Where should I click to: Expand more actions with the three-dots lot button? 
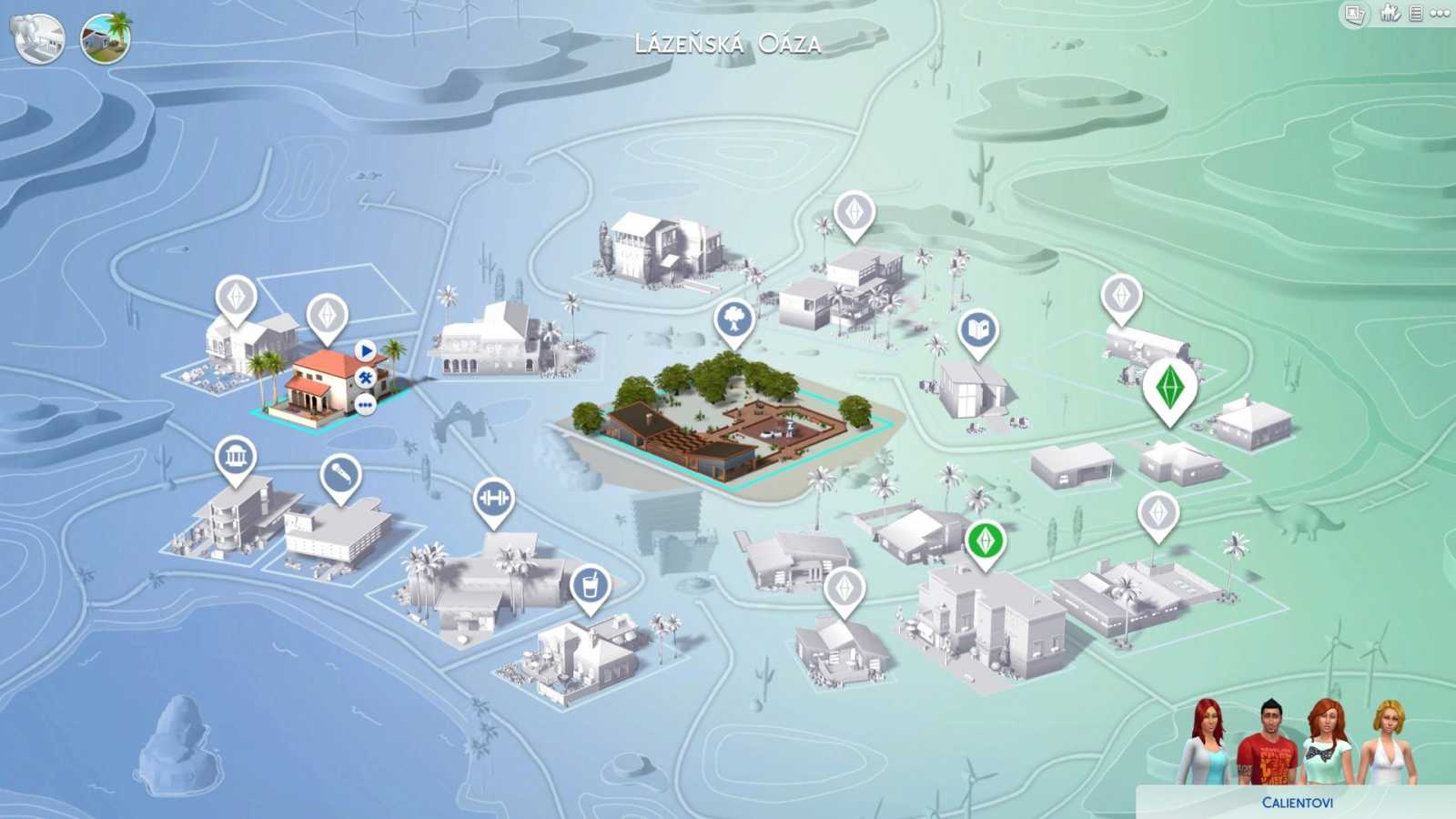(x=365, y=402)
